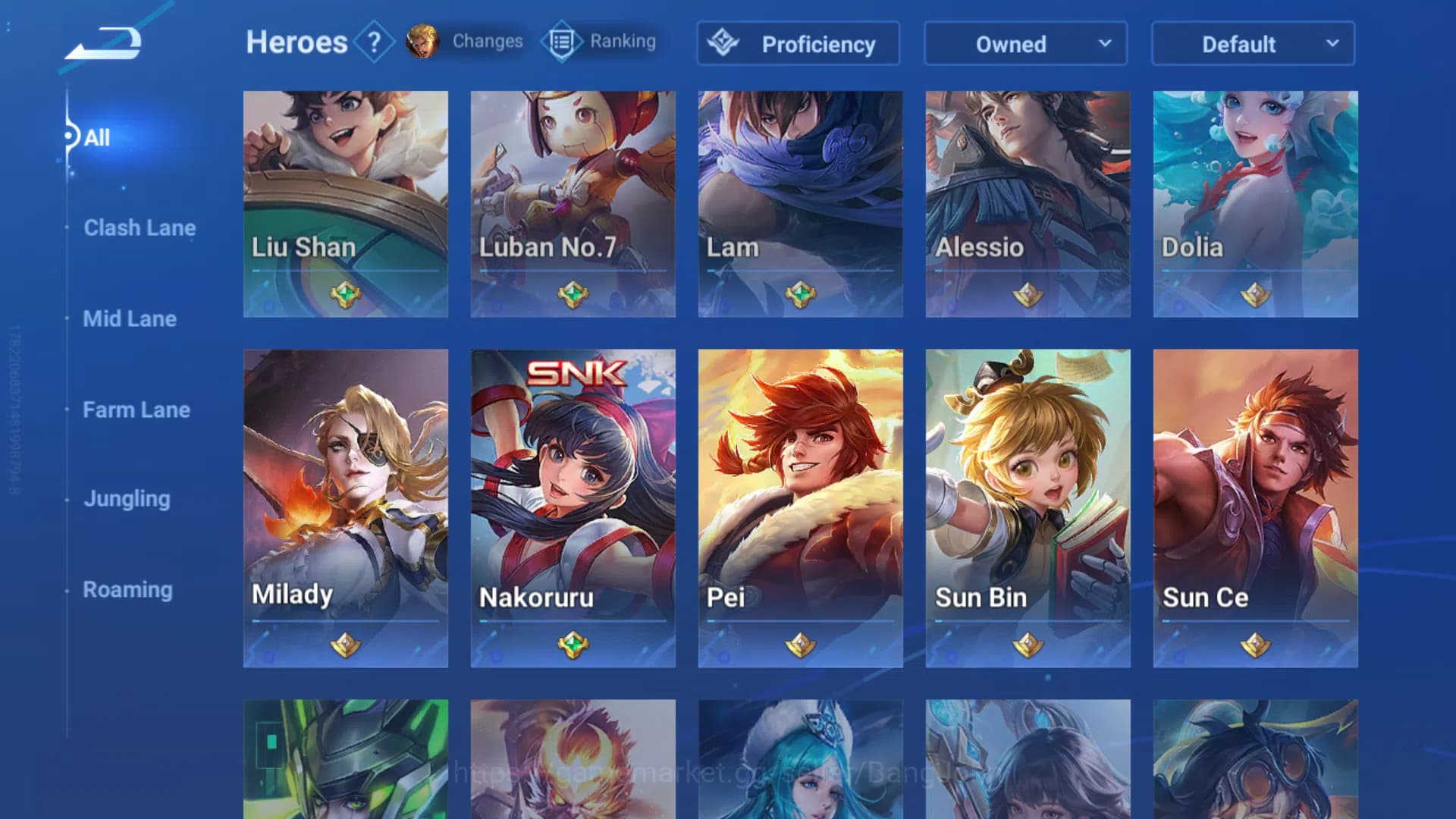Click the hero head icon next to Changes

point(422,42)
